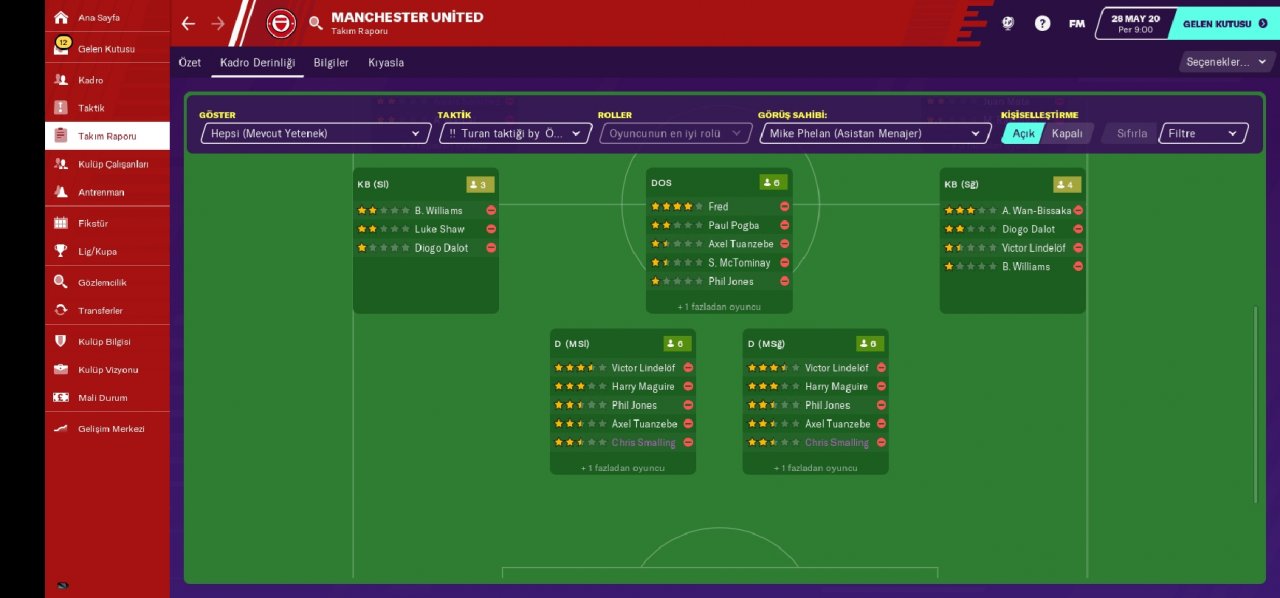Show more players under D (MSl)
Image resolution: width=1280 pixels, height=598 pixels.
coord(622,467)
